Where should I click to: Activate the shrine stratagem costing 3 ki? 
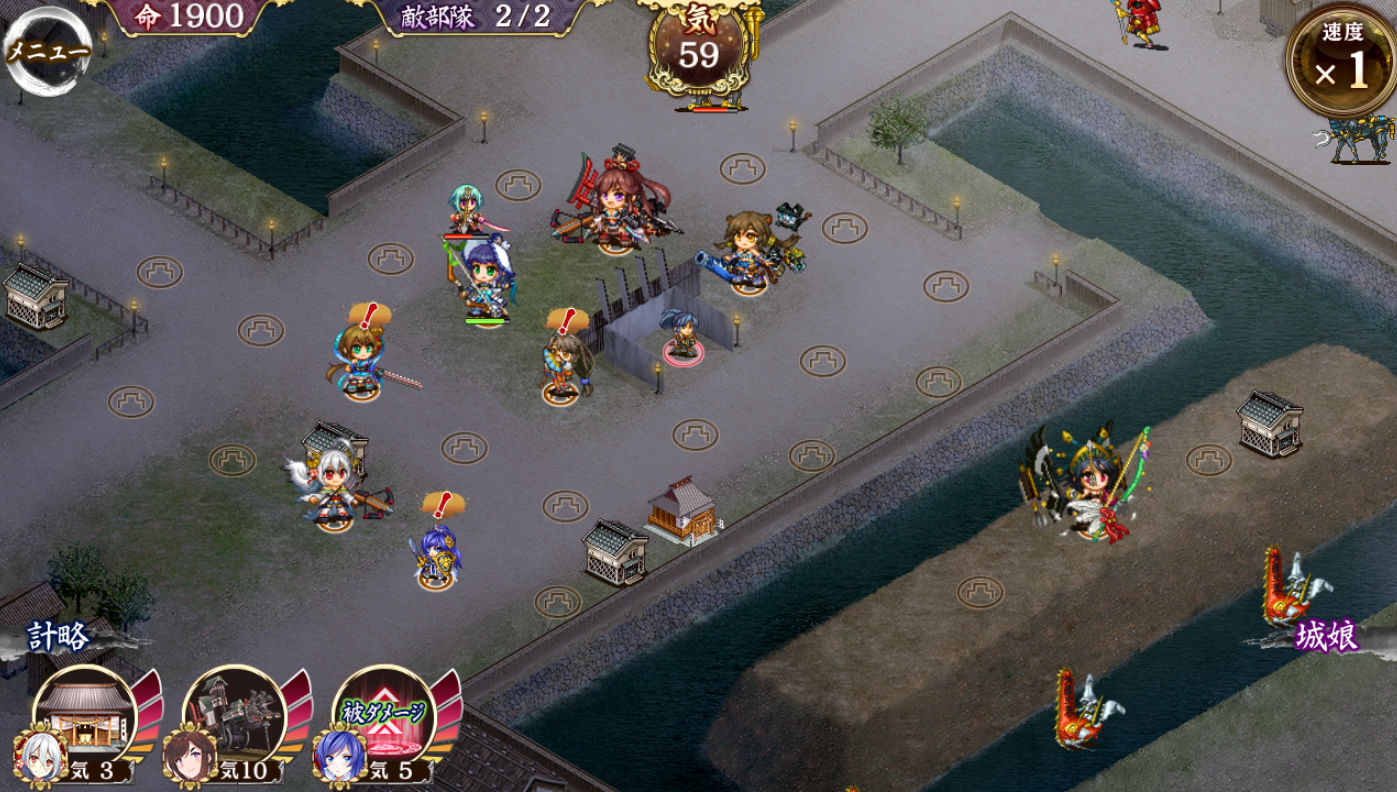pos(85,717)
